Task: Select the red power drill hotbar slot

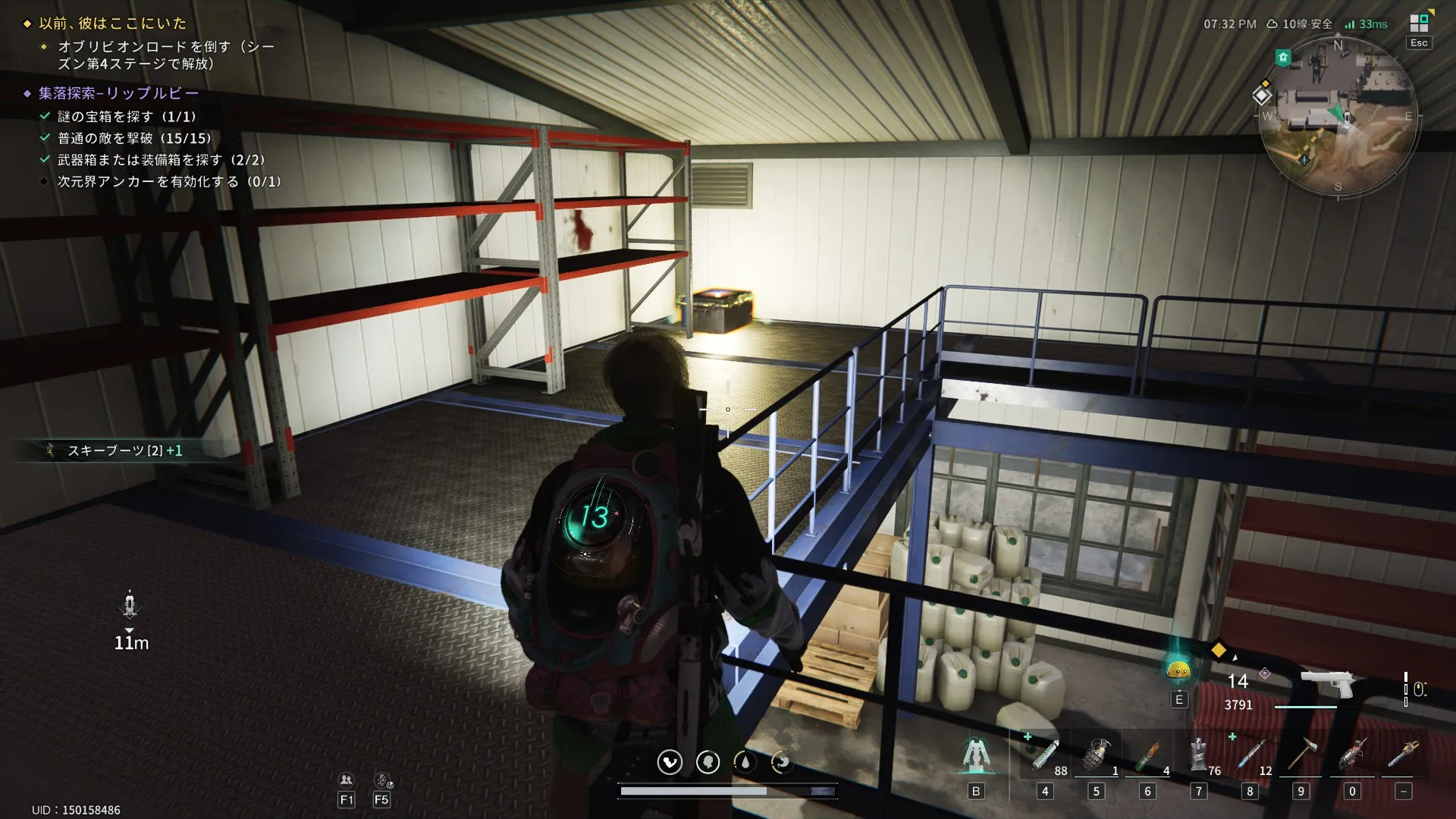Action: point(1352,755)
